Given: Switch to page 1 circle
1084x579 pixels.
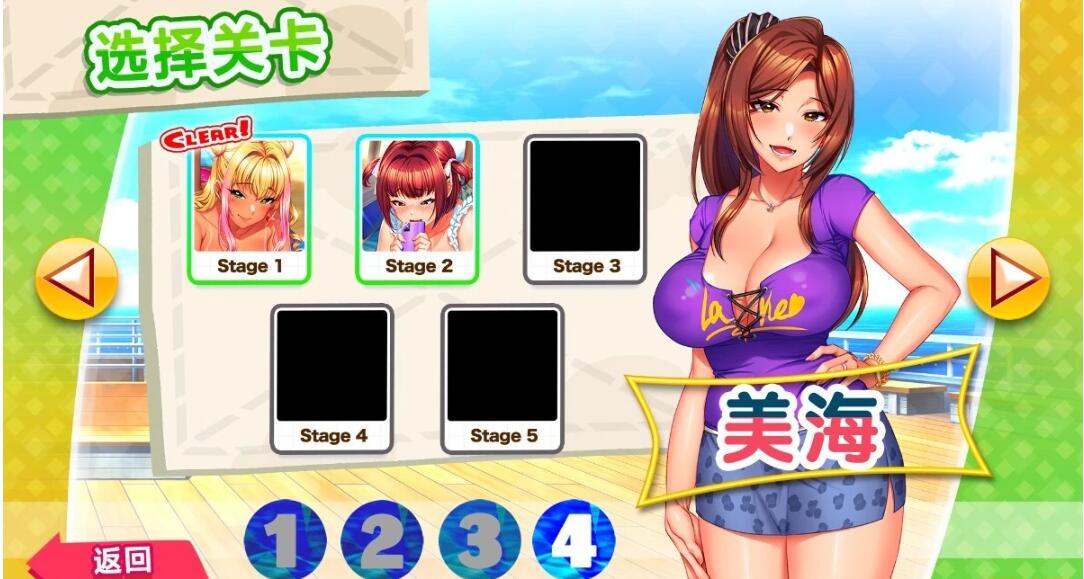Looking at the screenshot, I should point(285,541).
